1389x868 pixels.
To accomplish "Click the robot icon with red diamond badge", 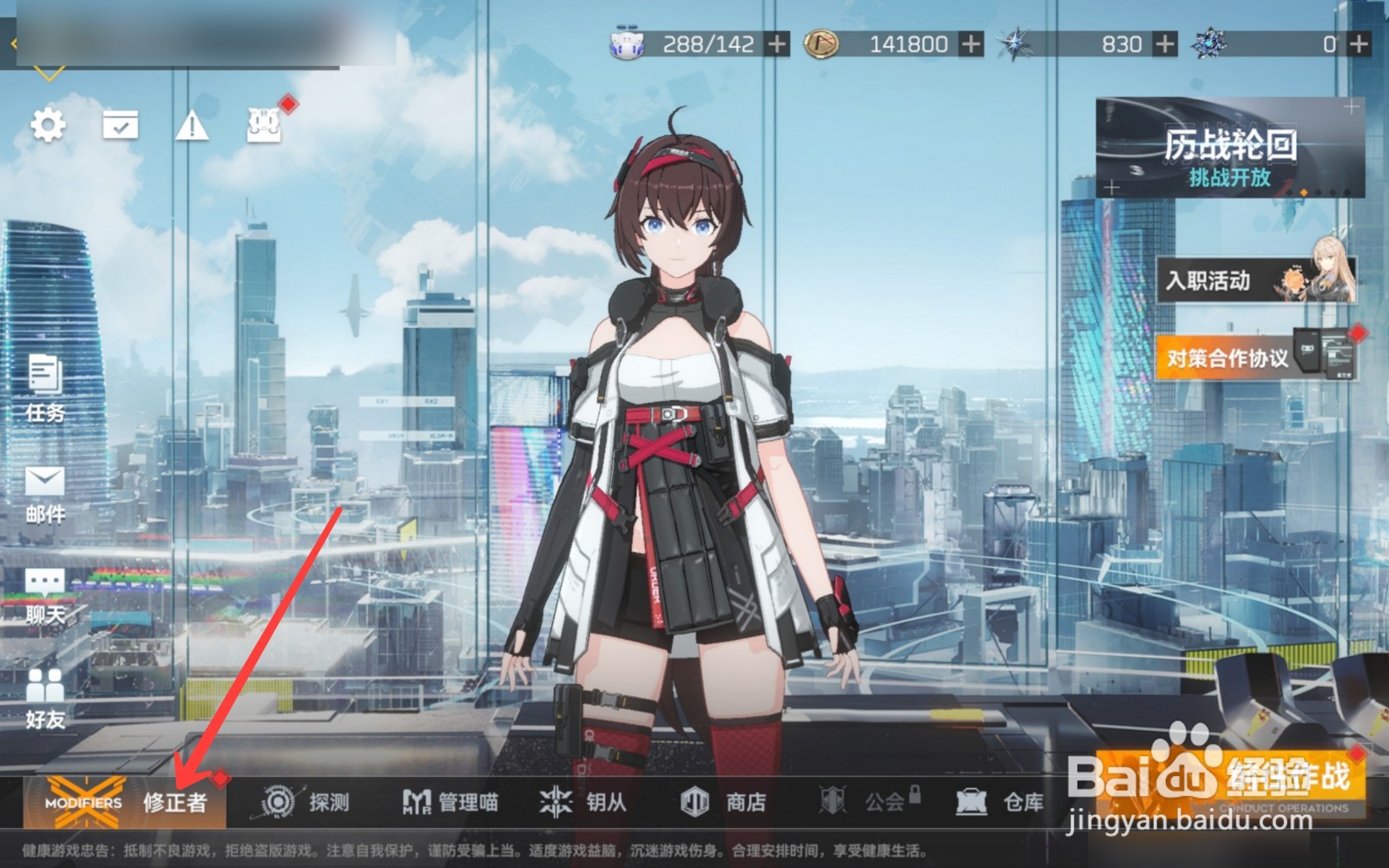I will click(x=263, y=126).
